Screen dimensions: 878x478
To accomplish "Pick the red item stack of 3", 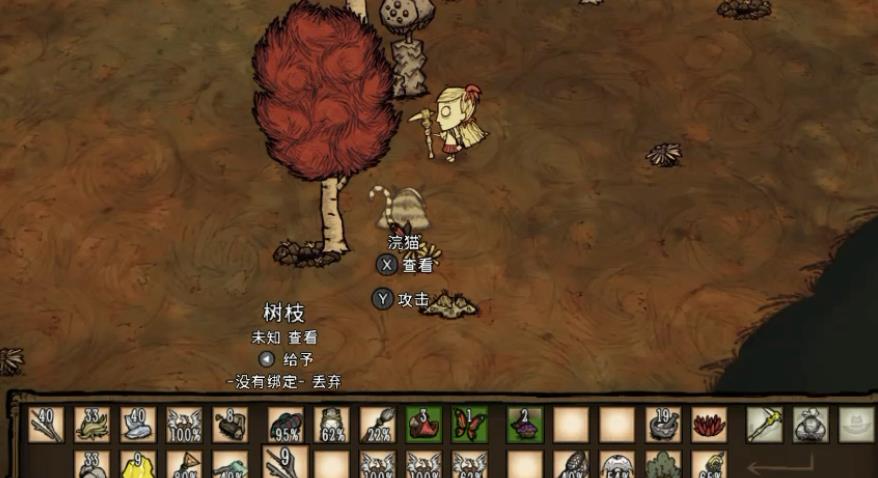I will 424,424.
